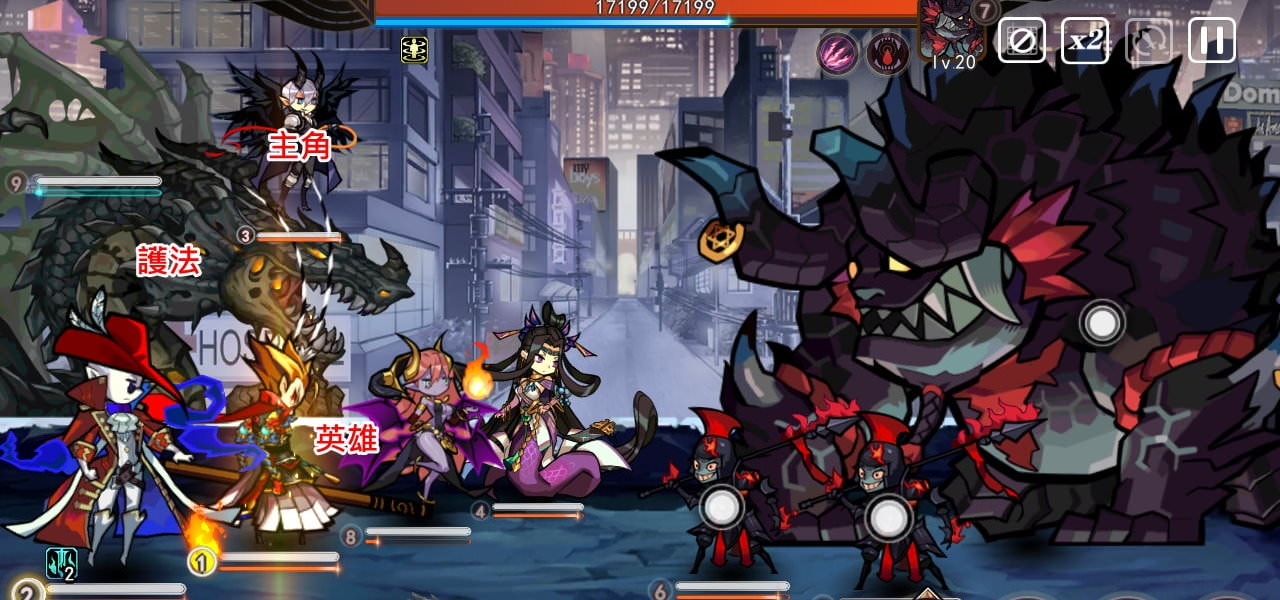
Task: Toggle the x2 battle speed
Action: tap(1084, 40)
